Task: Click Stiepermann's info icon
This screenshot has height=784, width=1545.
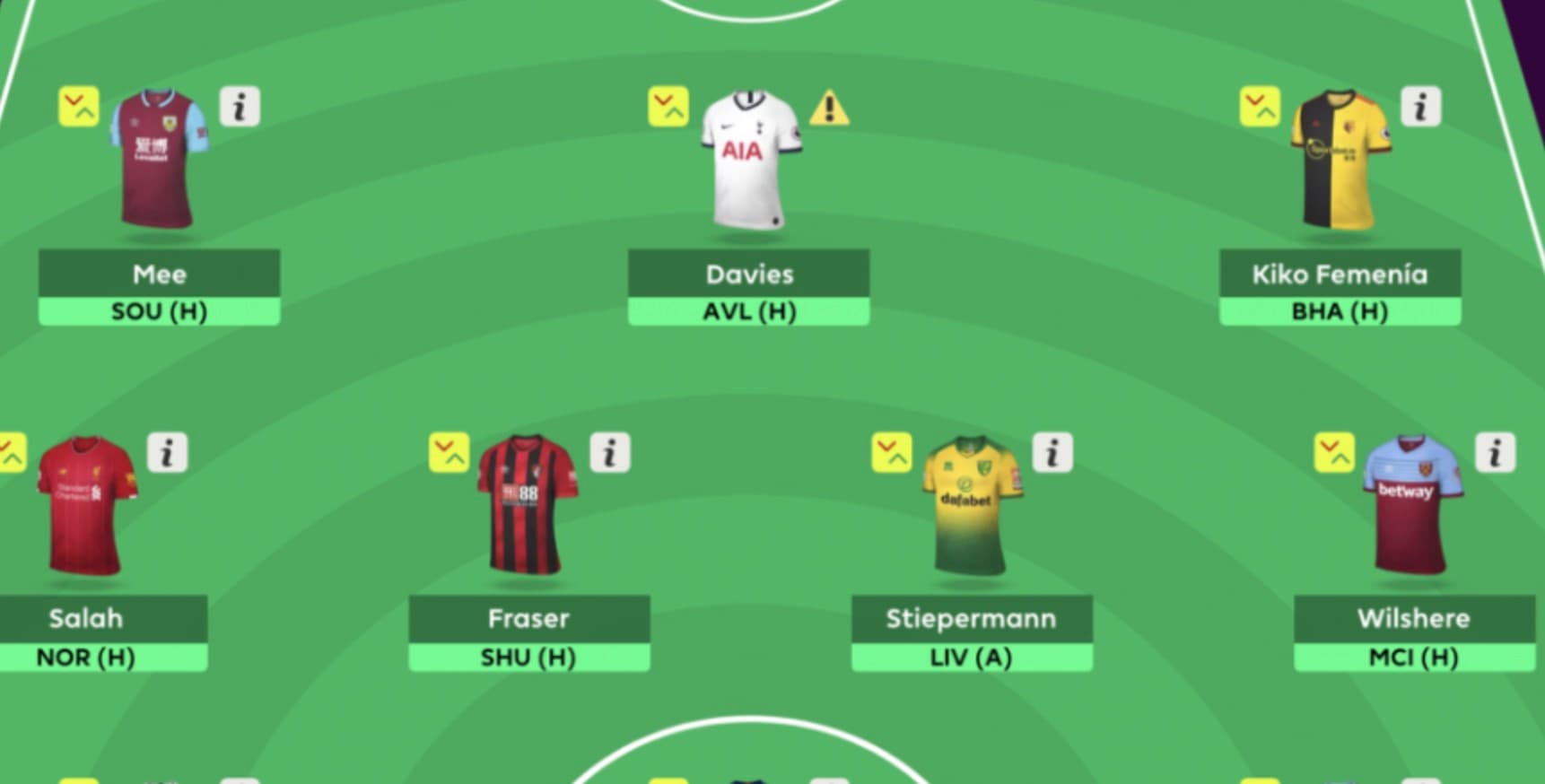Action: pos(1052,453)
